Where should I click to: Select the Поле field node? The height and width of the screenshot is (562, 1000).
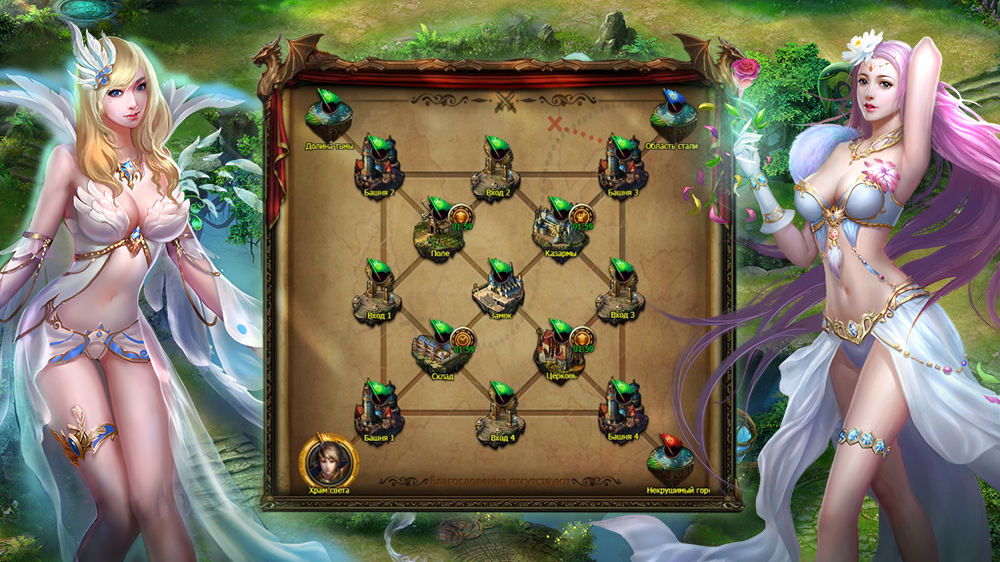point(437,227)
